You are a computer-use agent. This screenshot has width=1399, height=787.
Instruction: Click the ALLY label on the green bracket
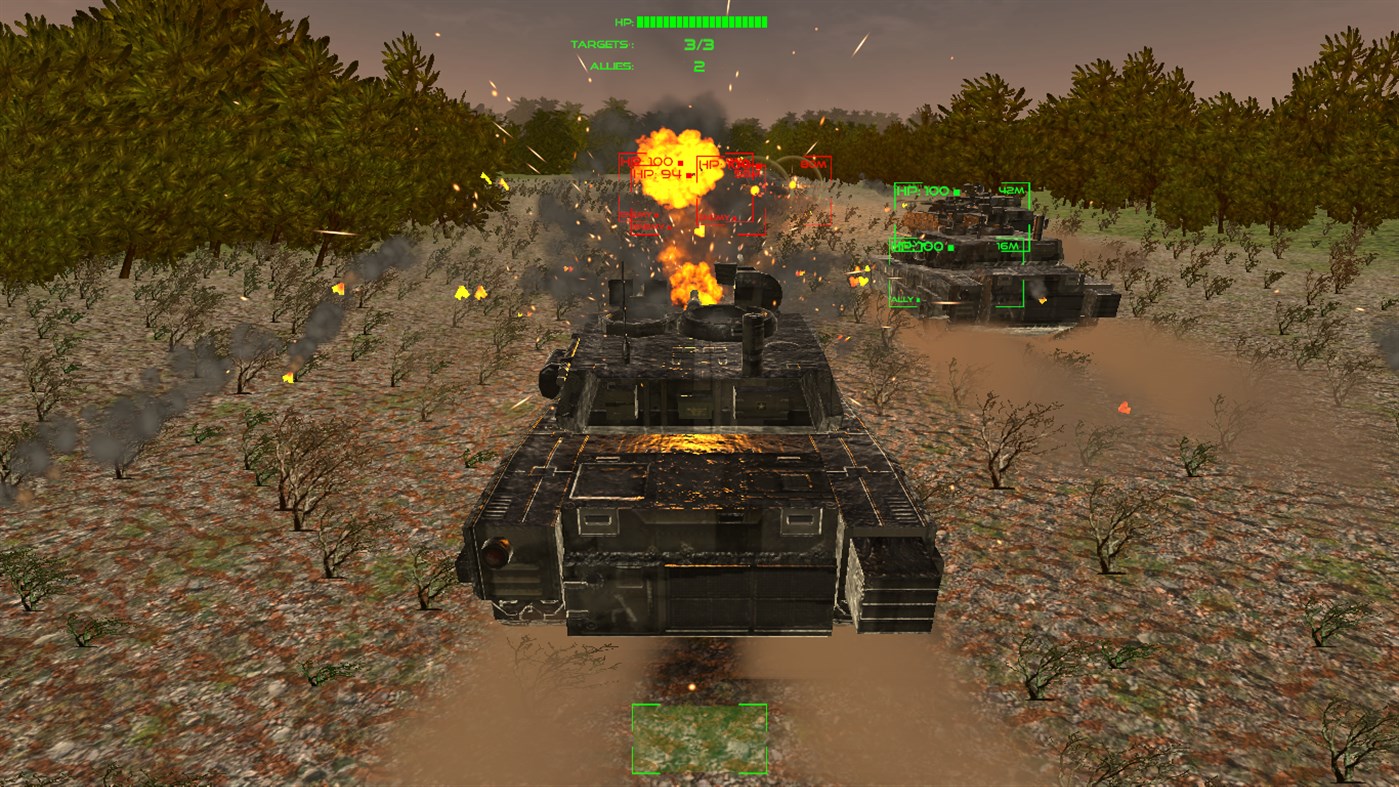tap(900, 299)
